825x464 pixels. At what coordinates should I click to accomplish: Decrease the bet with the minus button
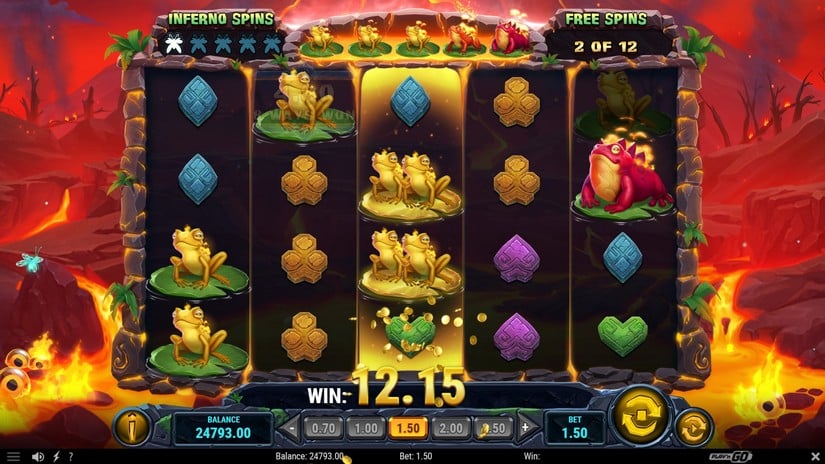[292, 428]
